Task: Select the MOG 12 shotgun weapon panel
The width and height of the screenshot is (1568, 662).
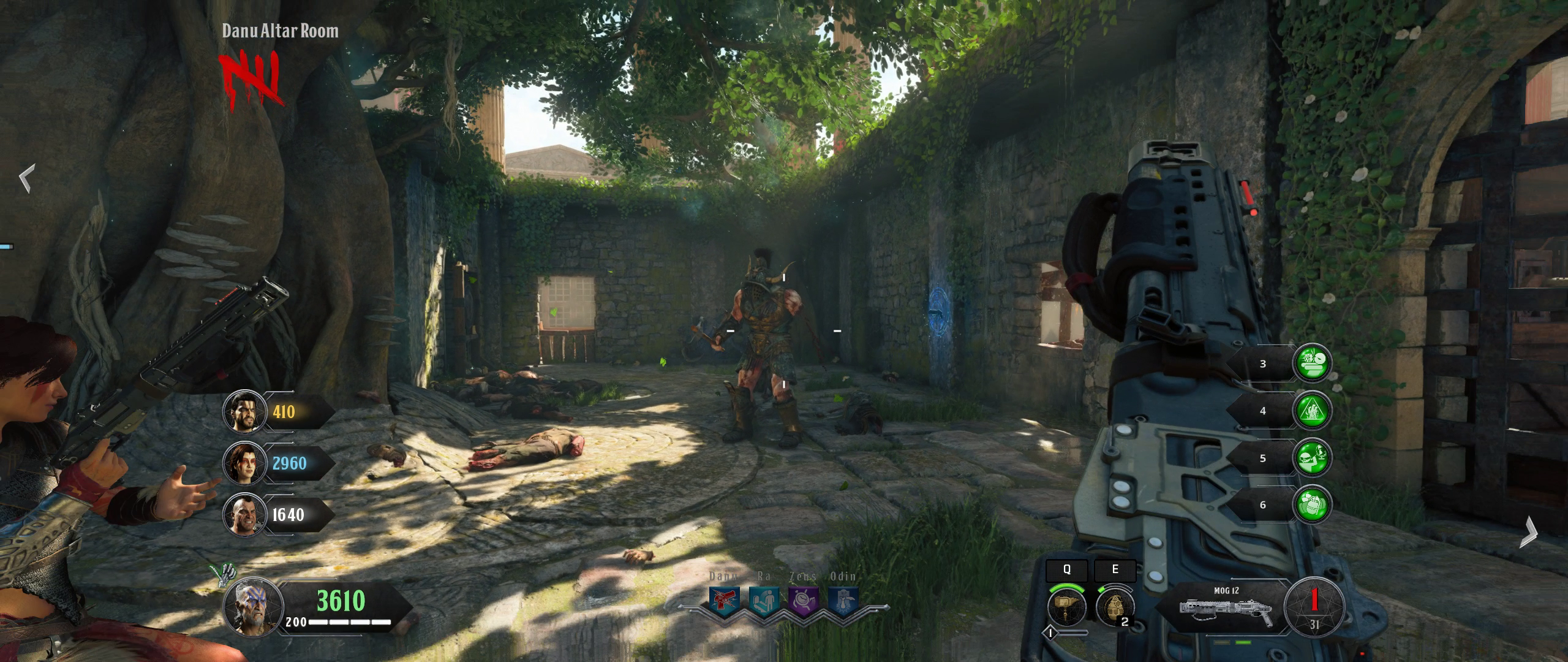Action: [x=1224, y=608]
